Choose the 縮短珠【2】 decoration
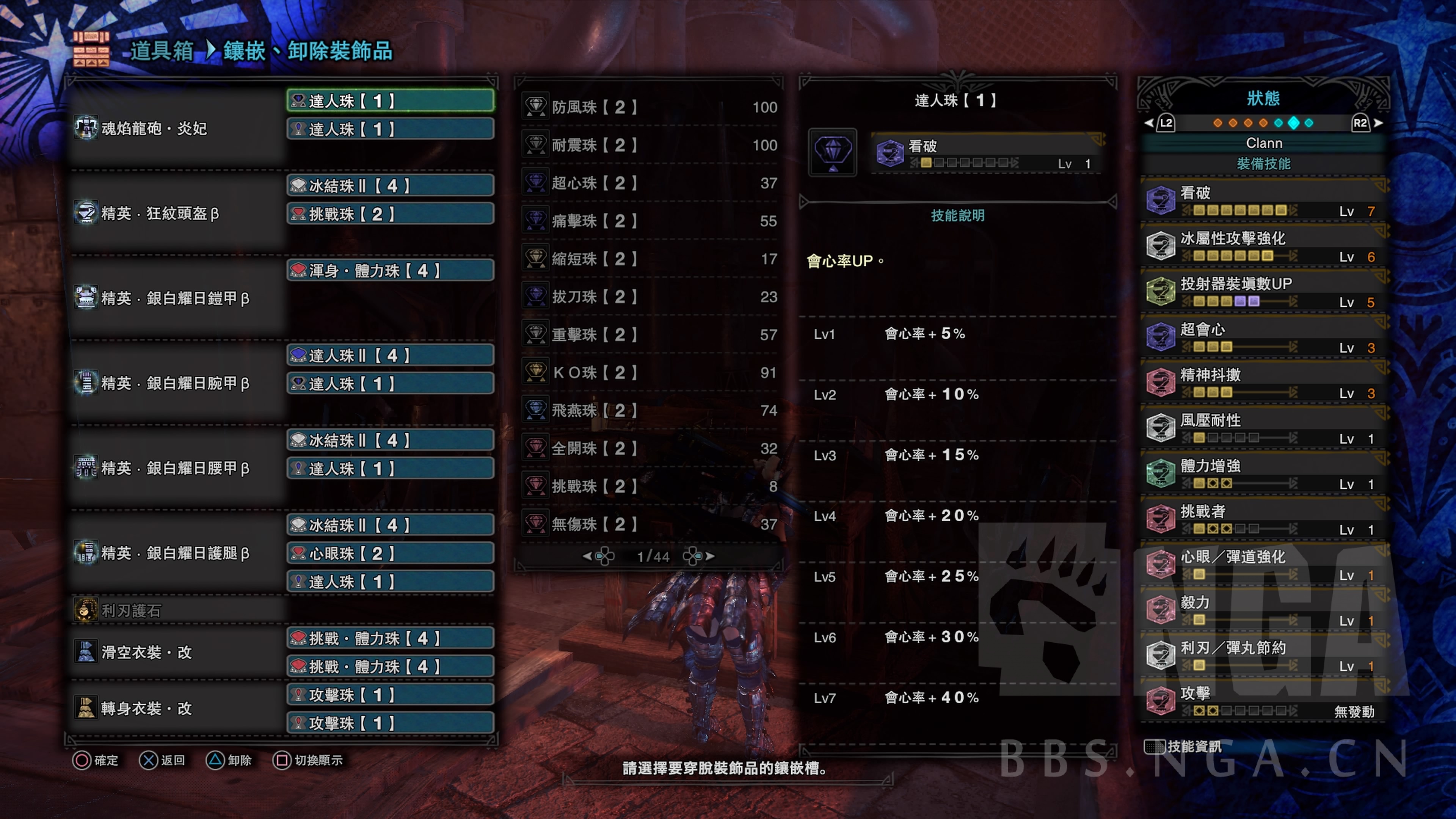Viewport: 1456px width, 819px height. pyautogui.click(x=650, y=258)
